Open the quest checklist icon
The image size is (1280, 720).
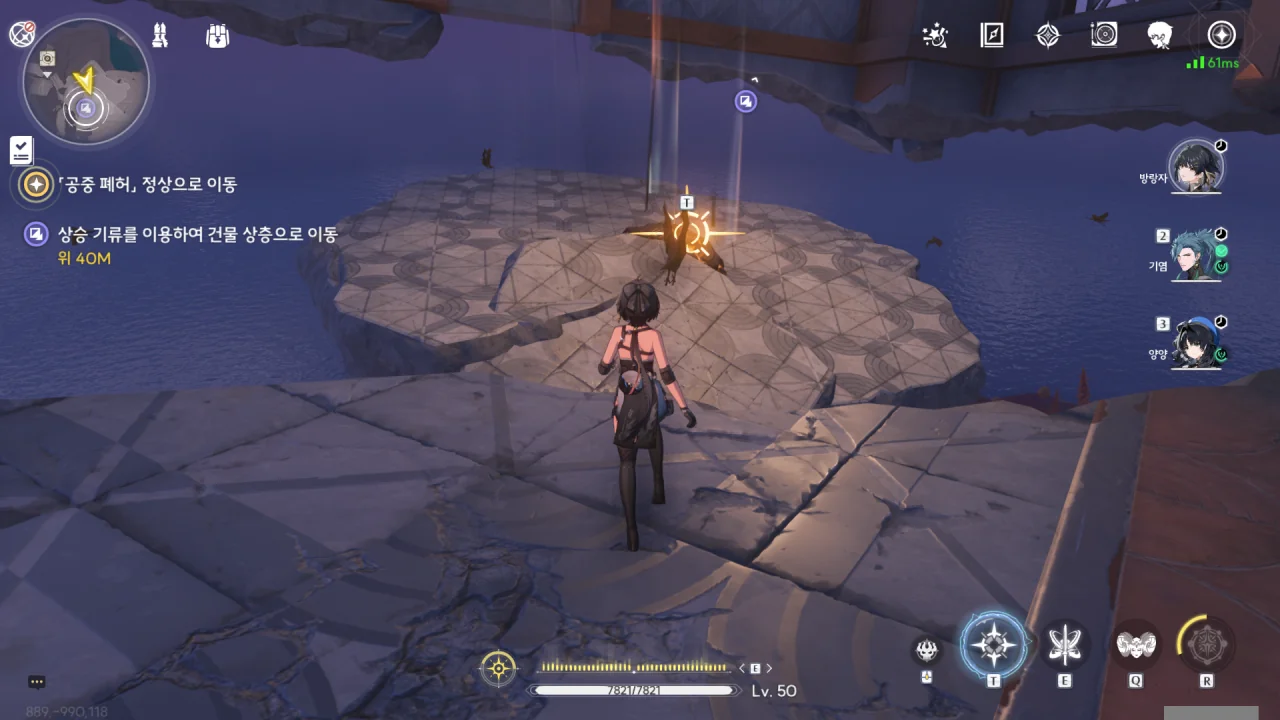click(22, 151)
